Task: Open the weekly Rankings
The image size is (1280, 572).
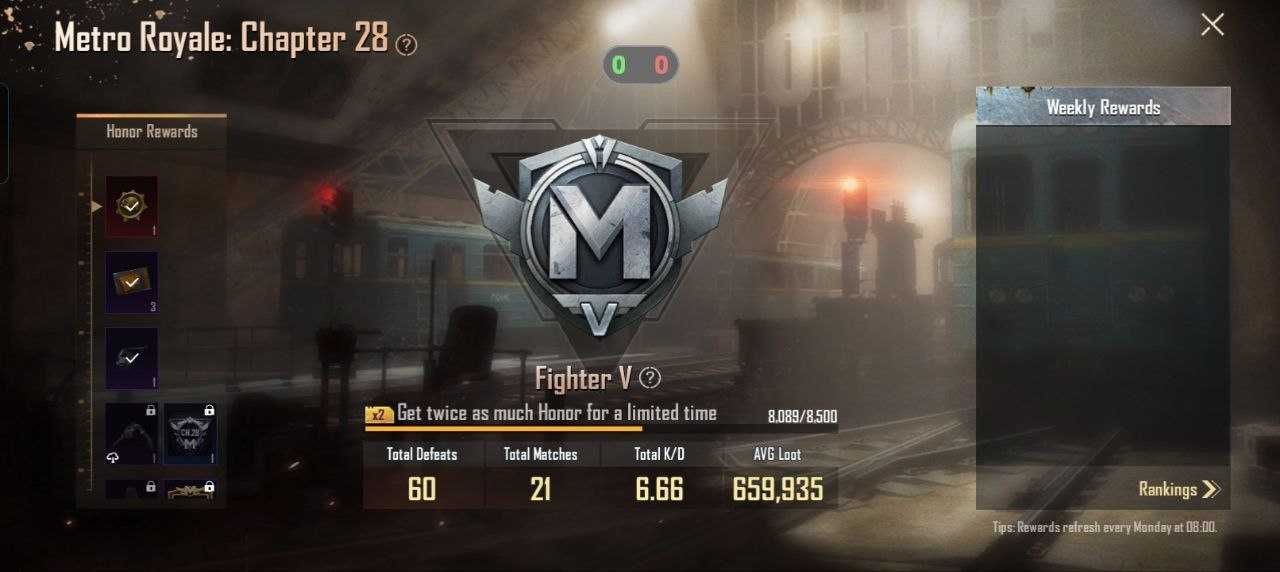Action: tap(1179, 489)
